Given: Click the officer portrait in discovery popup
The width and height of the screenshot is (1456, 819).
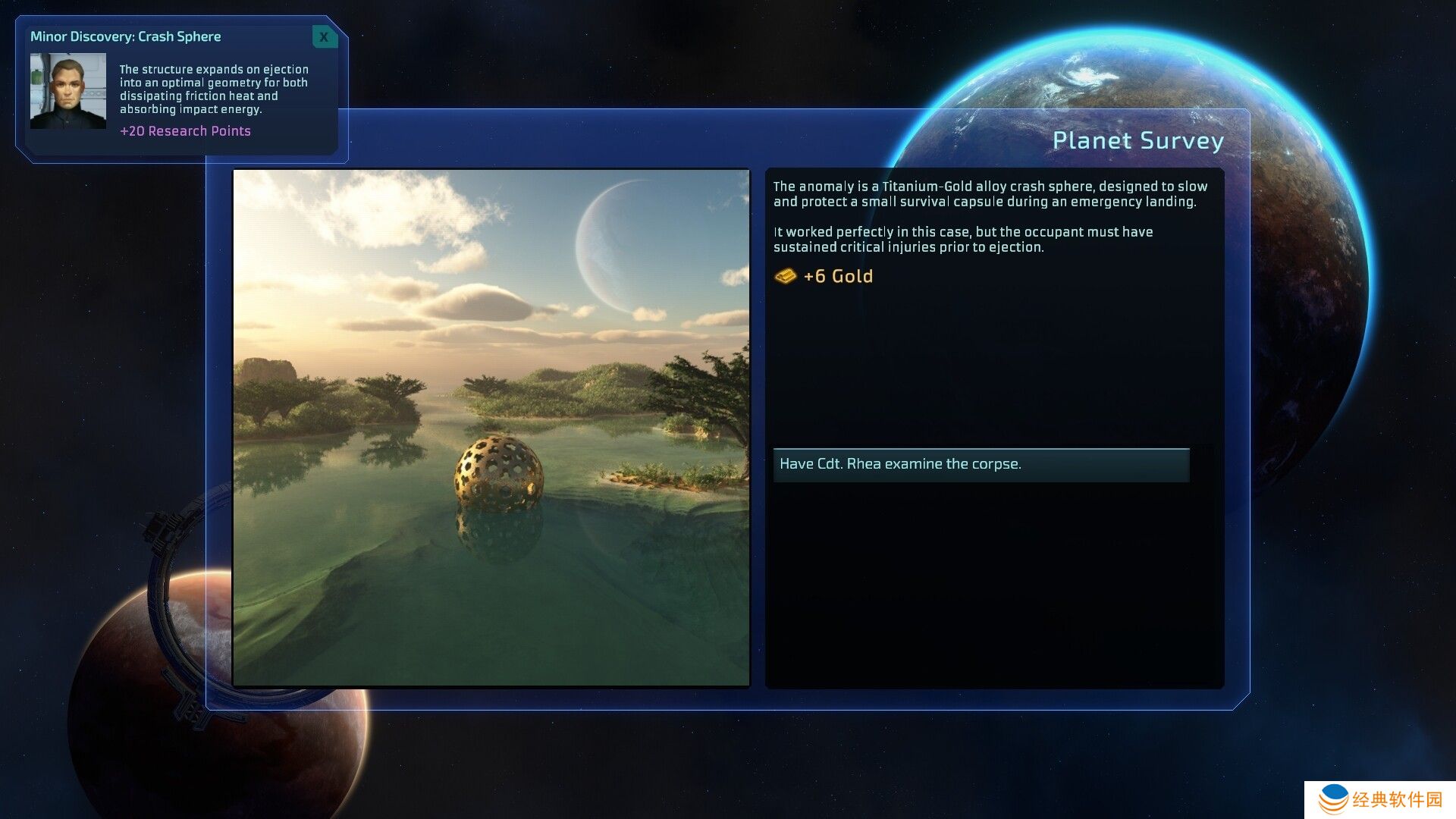Looking at the screenshot, I should tap(68, 91).
